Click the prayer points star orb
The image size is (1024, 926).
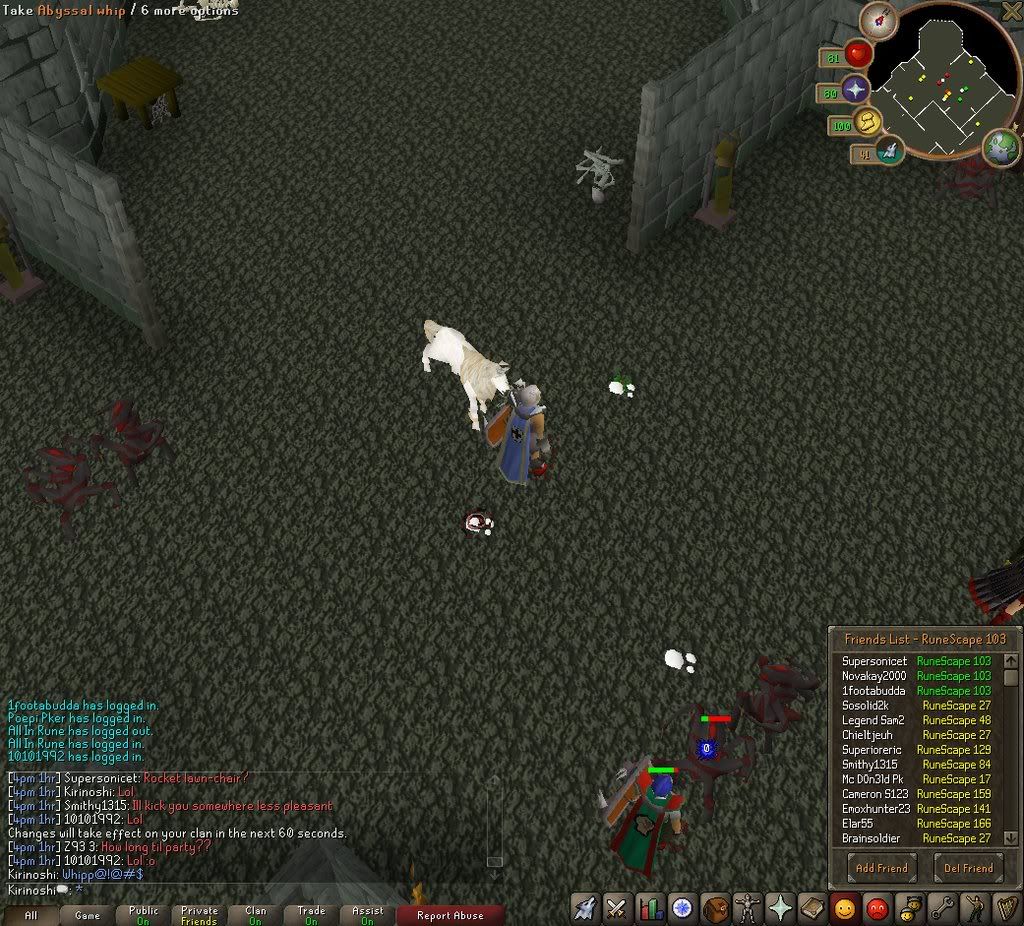pos(856,91)
